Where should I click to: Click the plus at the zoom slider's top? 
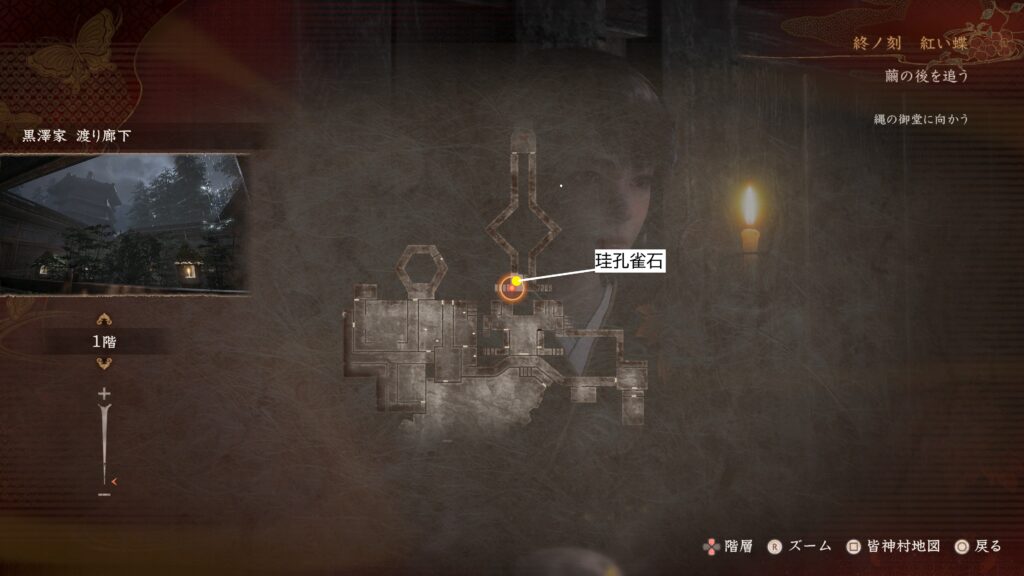[x=104, y=395]
